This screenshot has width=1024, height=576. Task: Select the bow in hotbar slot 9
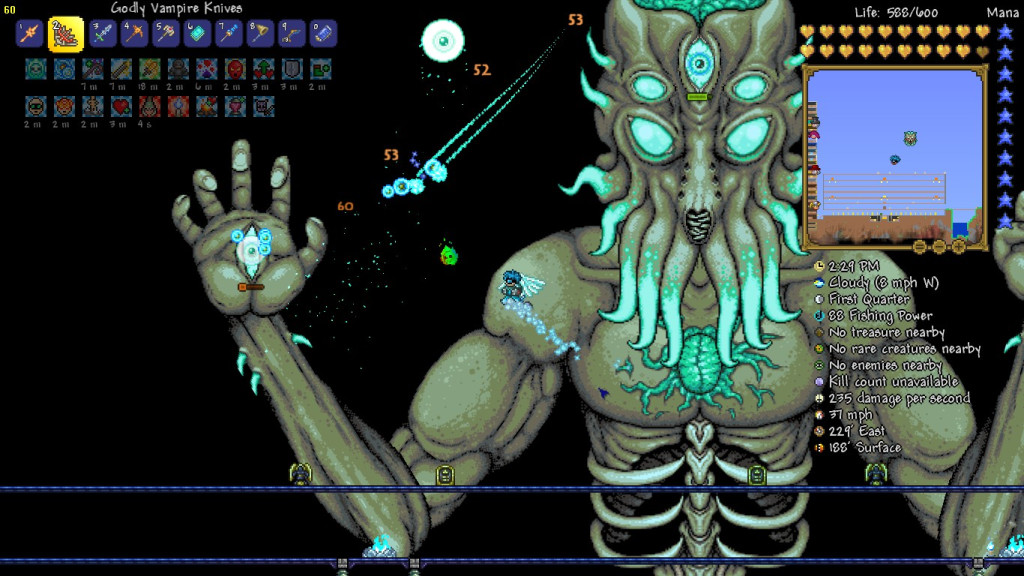pos(291,34)
